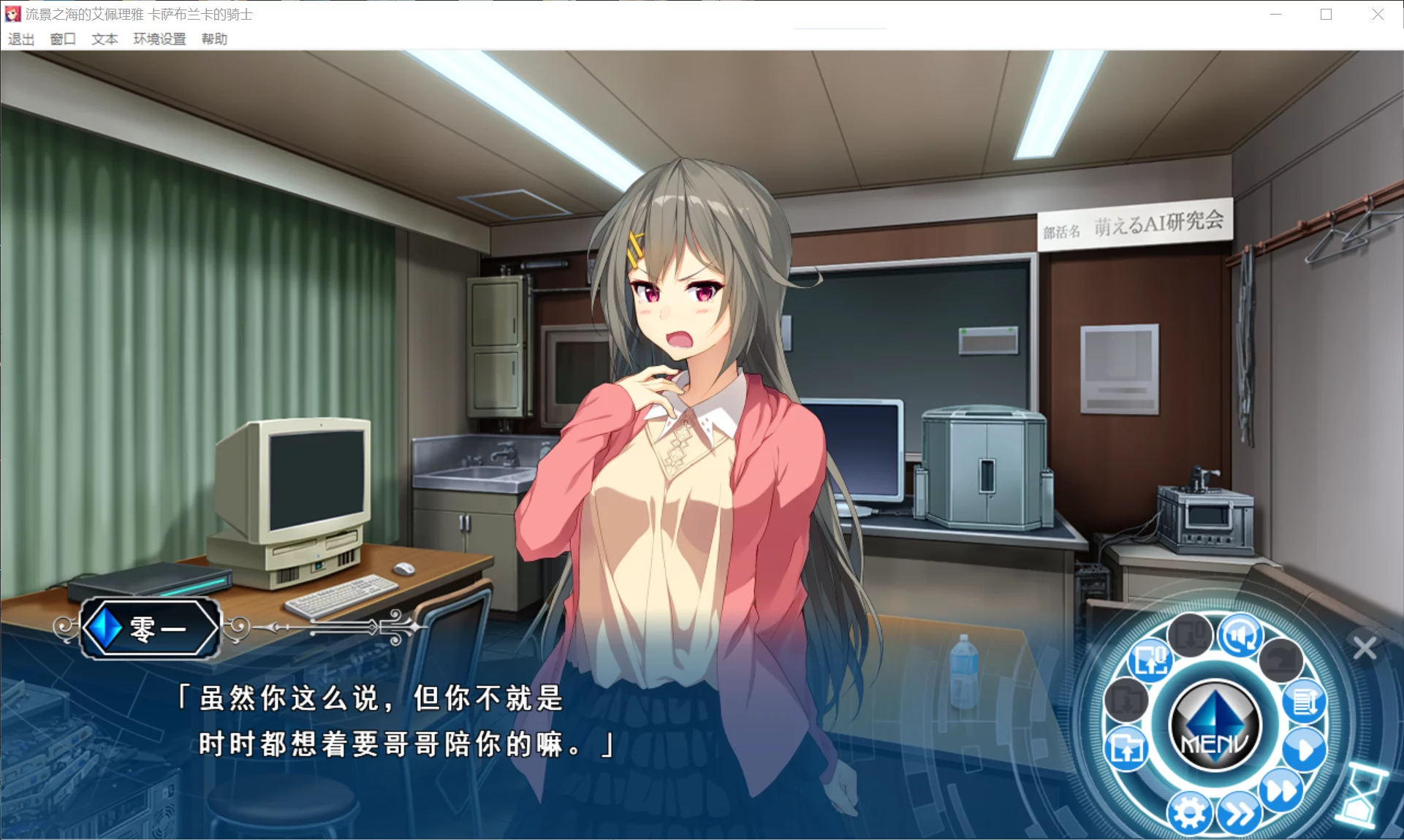The height and width of the screenshot is (840, 1404).
Task: Open the 环境设置 menu
Action: pyautogui.click(x=159, y=39)
